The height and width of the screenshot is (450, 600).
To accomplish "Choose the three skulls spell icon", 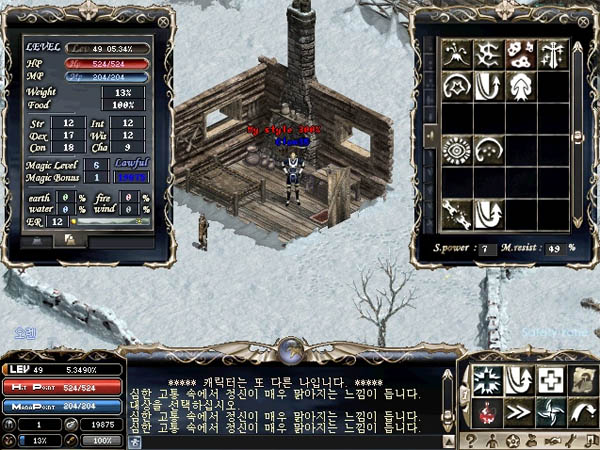I will [x=519, y=53].
